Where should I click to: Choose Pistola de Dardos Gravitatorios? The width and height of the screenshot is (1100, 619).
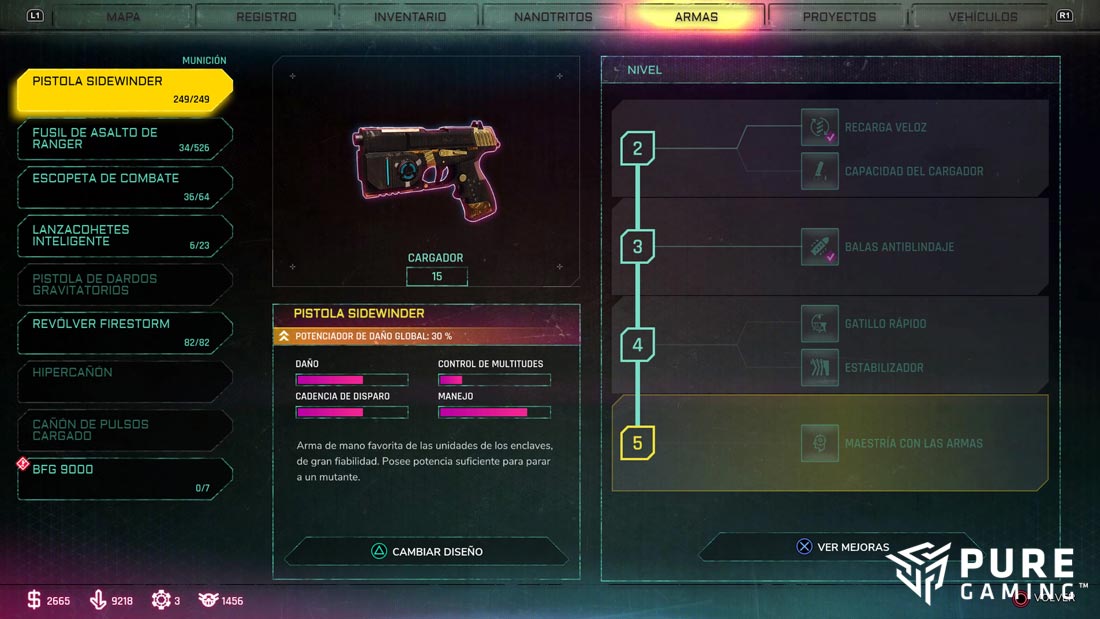point(125,285)
